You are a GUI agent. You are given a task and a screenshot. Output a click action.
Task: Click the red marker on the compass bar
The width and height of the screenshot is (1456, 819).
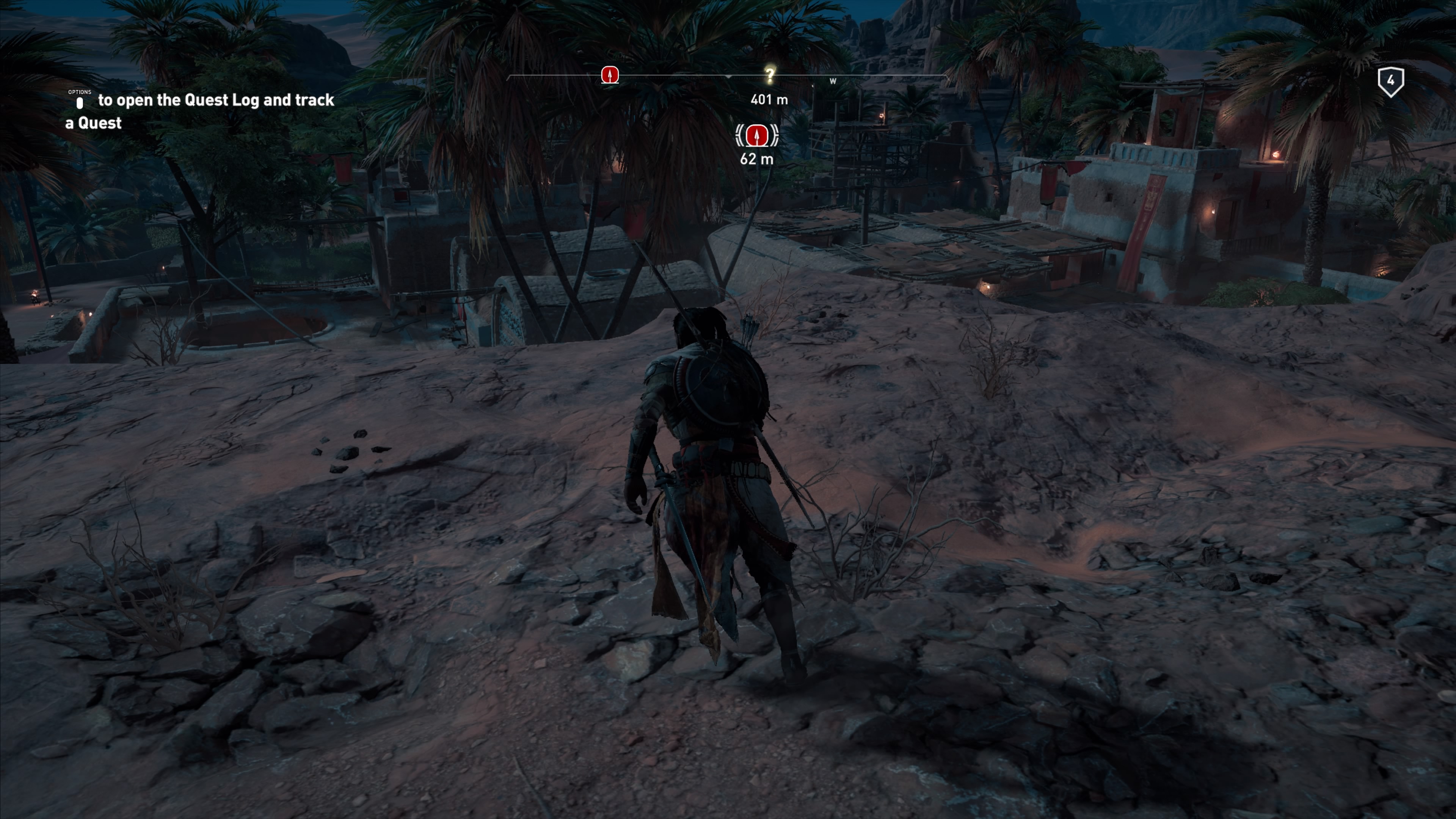pyautogui.click(x=609, y=75)
